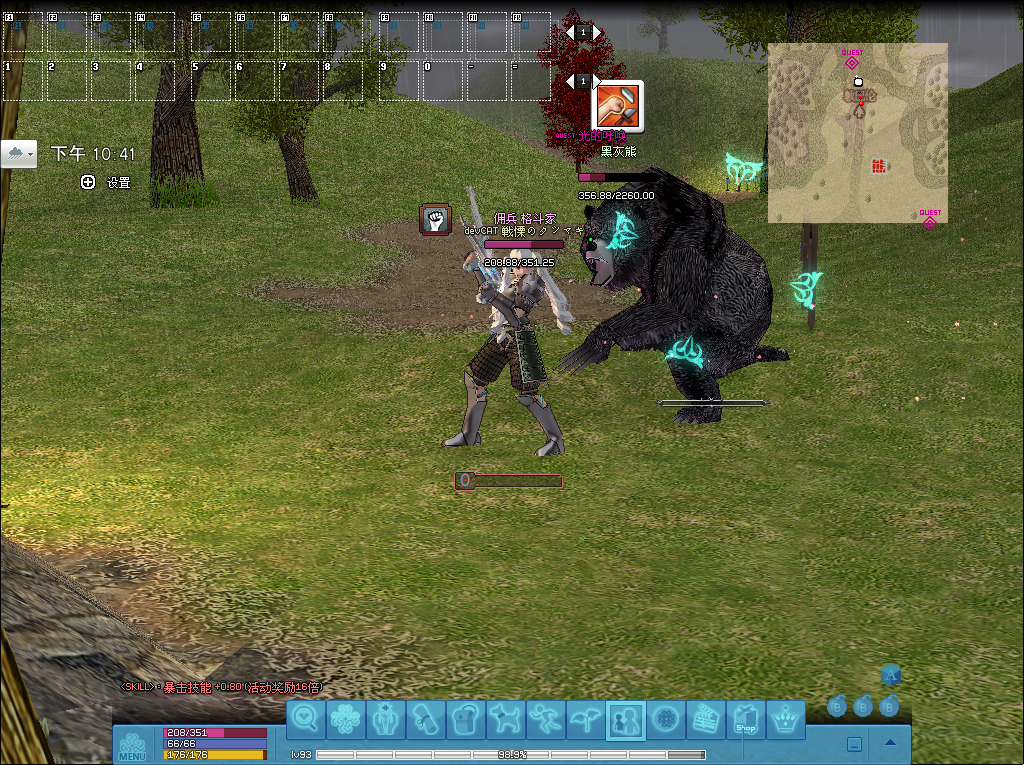The image size is (1024, 765).
Task: Click the sprout plant toolbar icon
Action: 586,718
